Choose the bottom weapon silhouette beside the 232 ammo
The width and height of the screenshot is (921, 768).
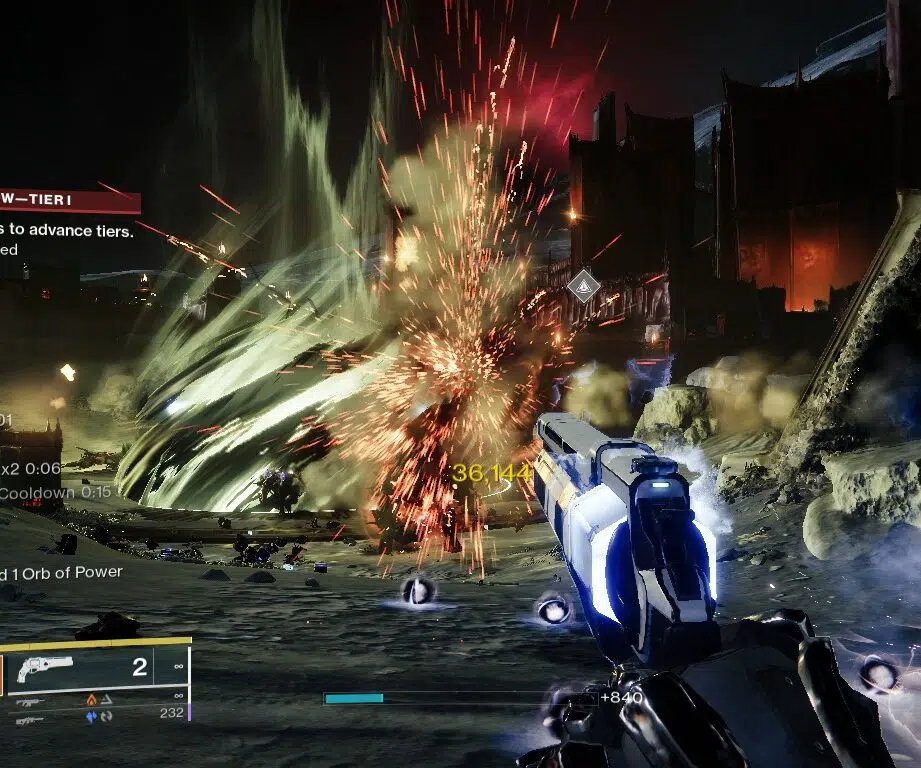pyautogui.click(x=29, y=720)
